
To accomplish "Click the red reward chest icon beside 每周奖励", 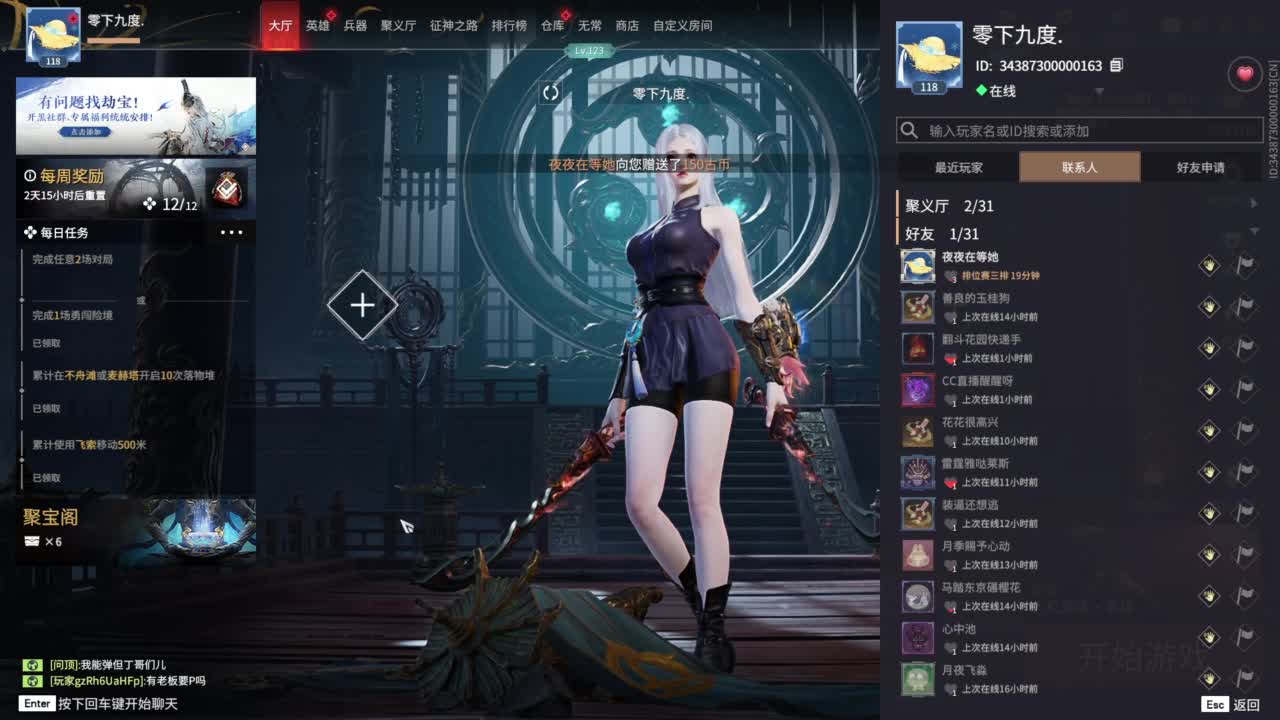I will 228,190.
